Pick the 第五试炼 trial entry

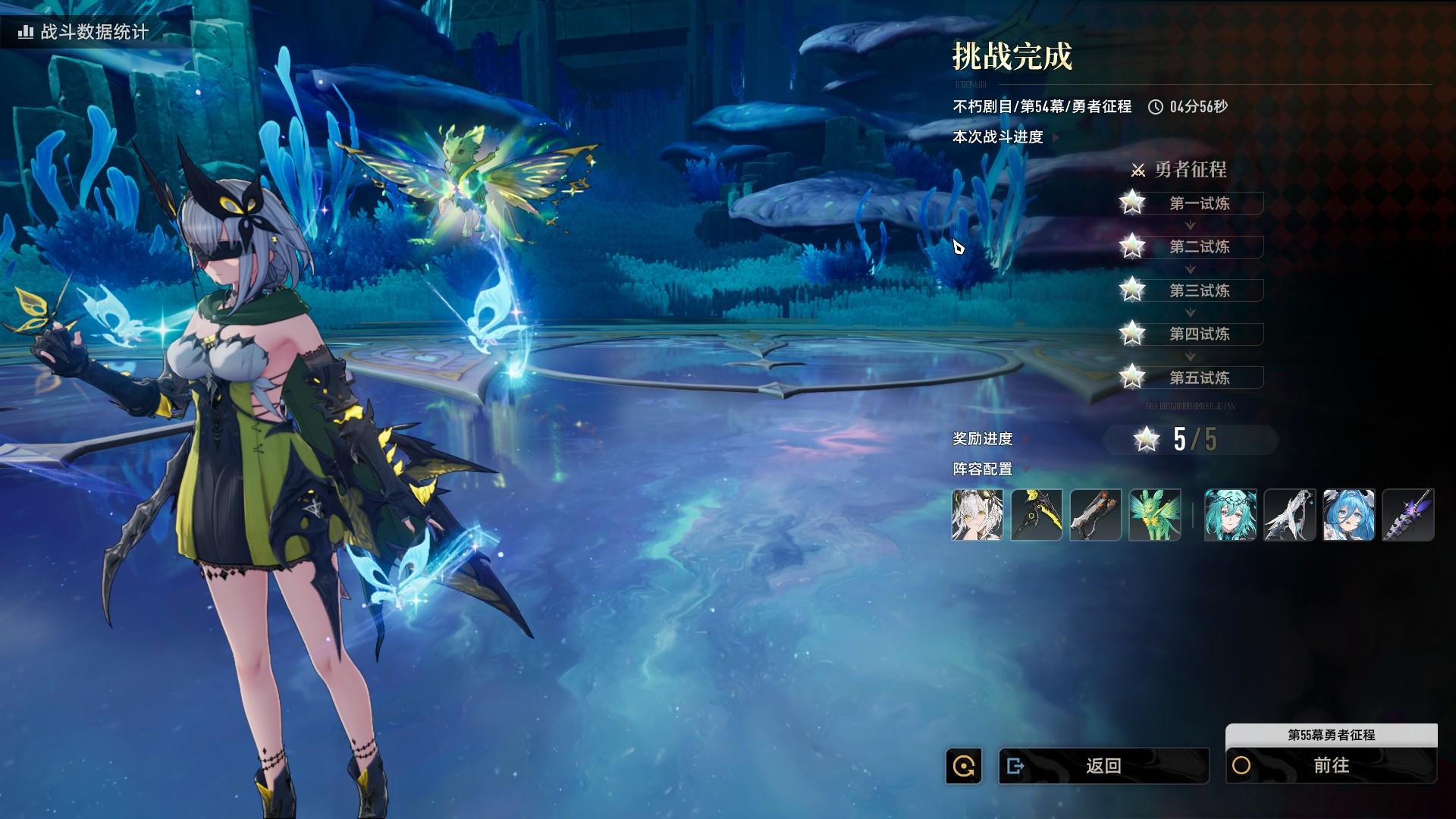pos(1198,378)
